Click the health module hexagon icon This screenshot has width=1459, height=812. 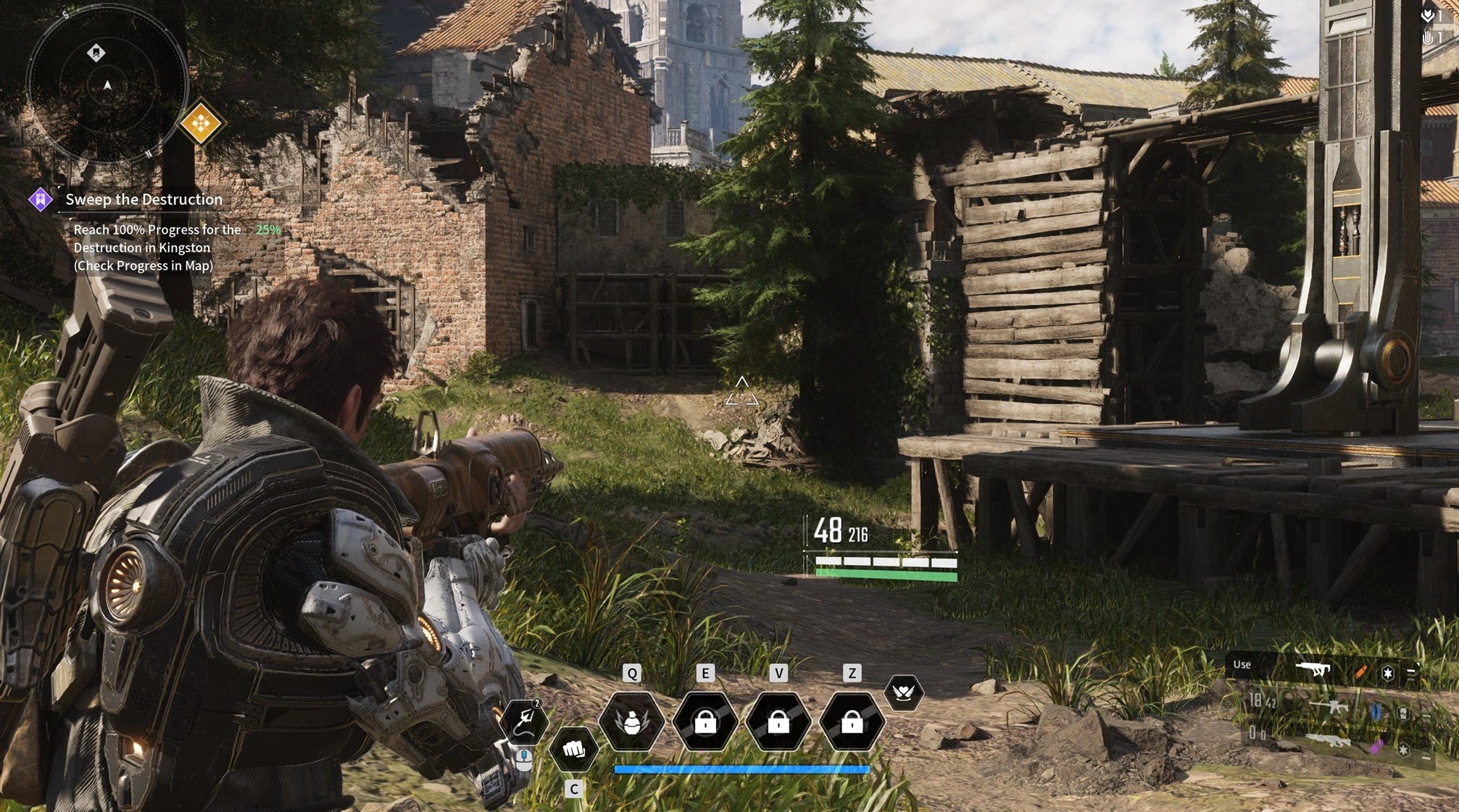(1402, 714)
